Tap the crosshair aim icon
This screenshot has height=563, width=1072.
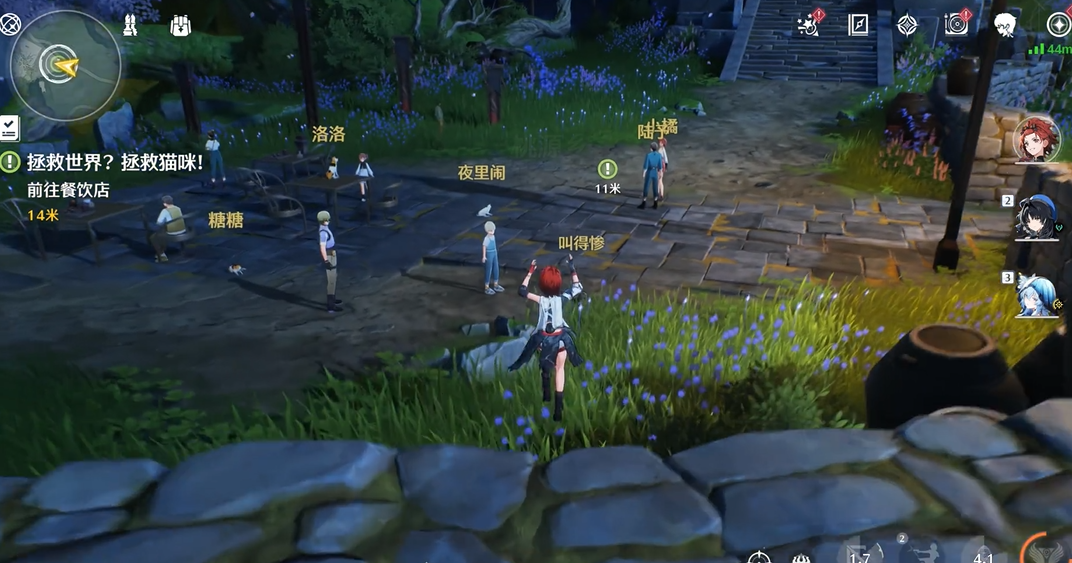tap(759, 556)
